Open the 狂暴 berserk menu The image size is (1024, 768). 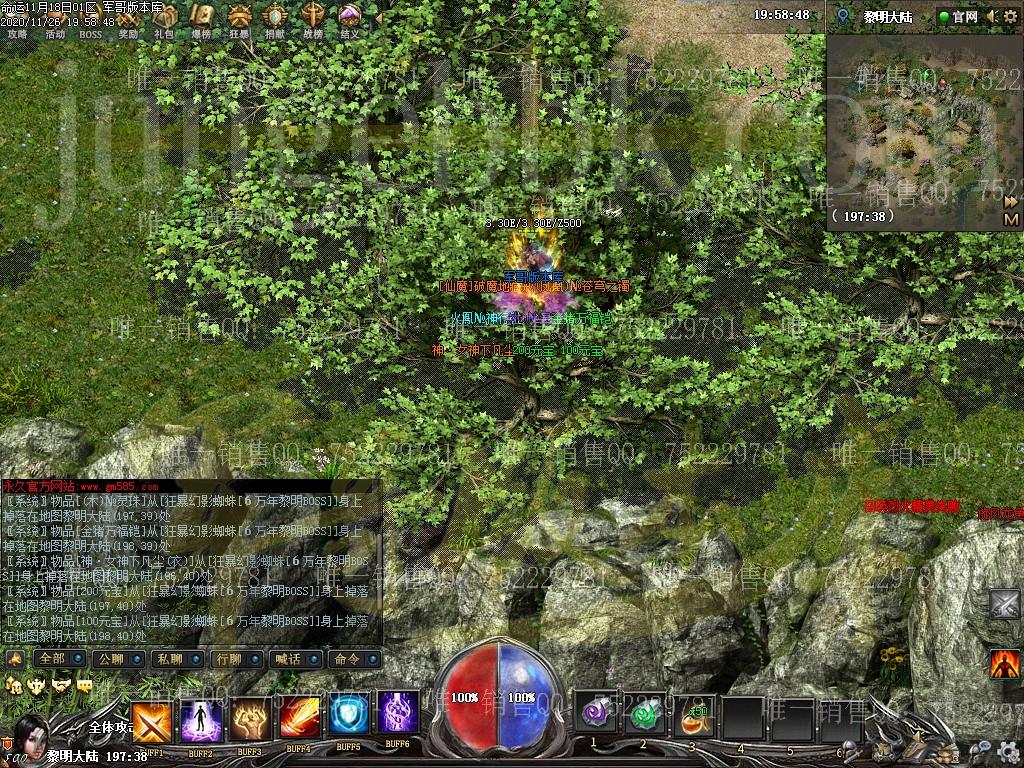tap(240, 18)
